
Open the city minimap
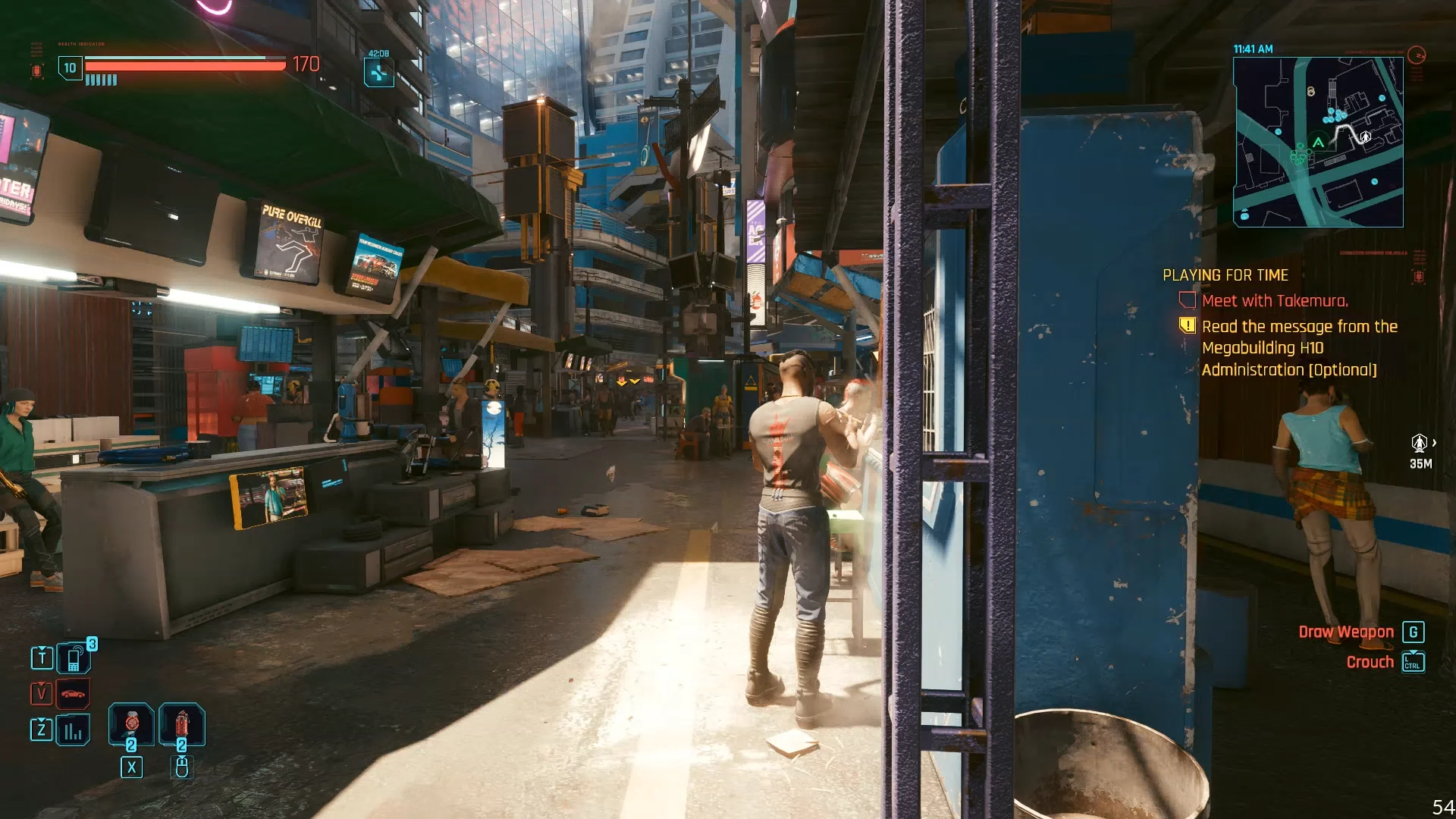click(1318, 142)
